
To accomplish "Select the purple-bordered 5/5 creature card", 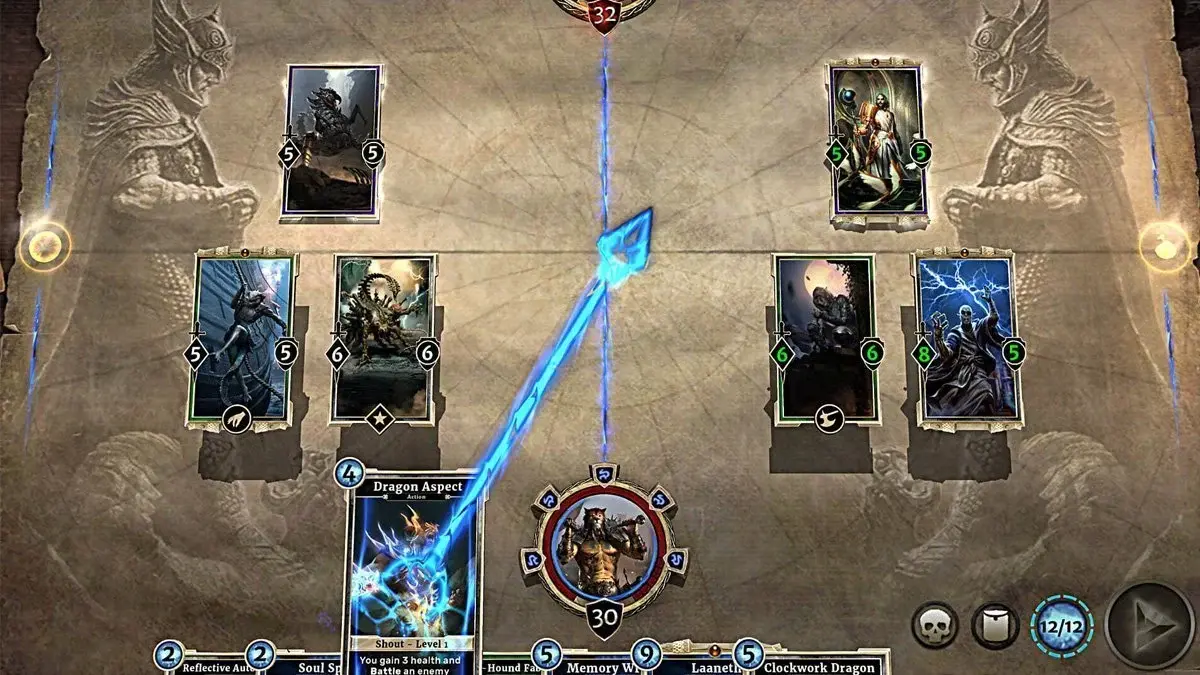I will point(333,140).
